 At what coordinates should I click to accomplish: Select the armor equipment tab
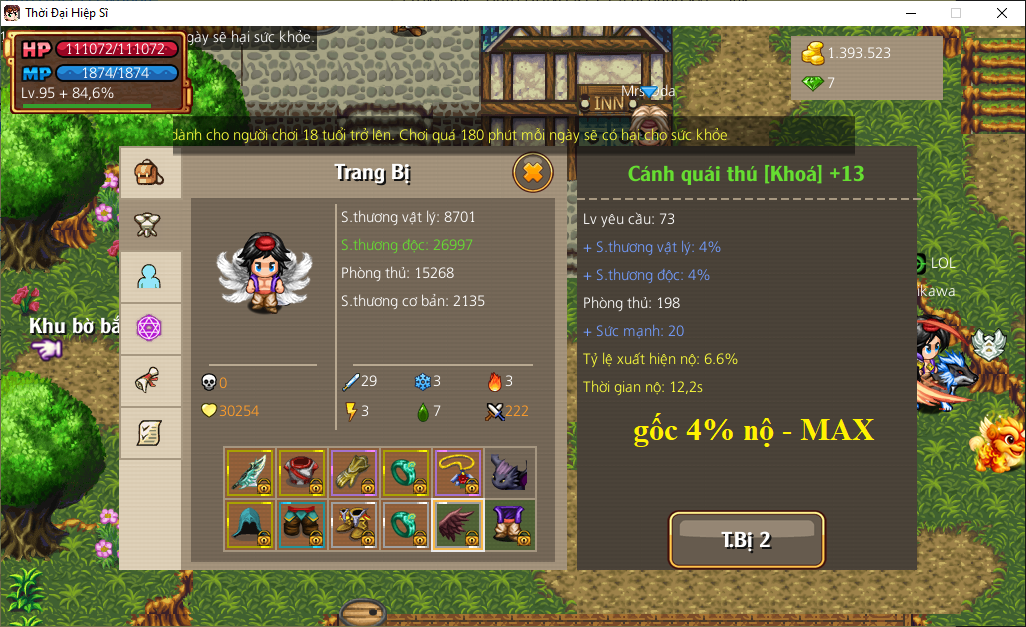click(150, 224)
